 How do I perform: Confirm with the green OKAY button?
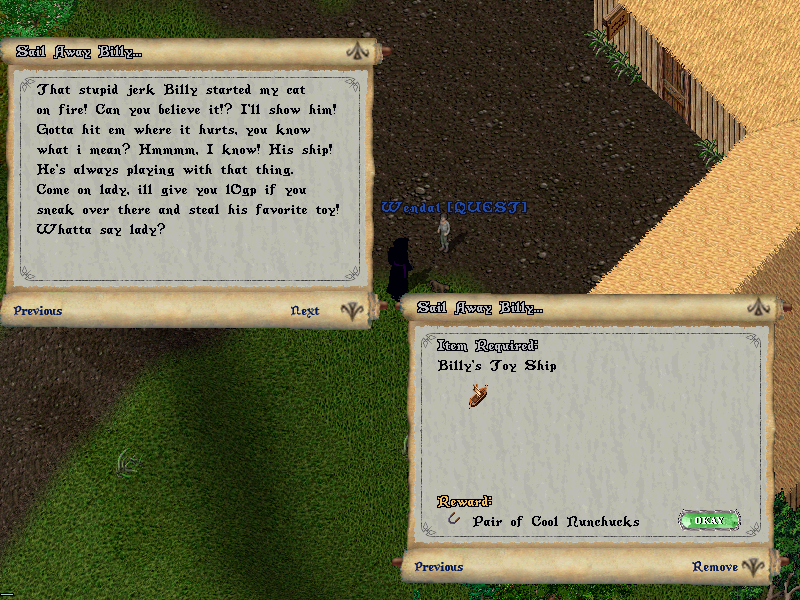coord(709,520)
